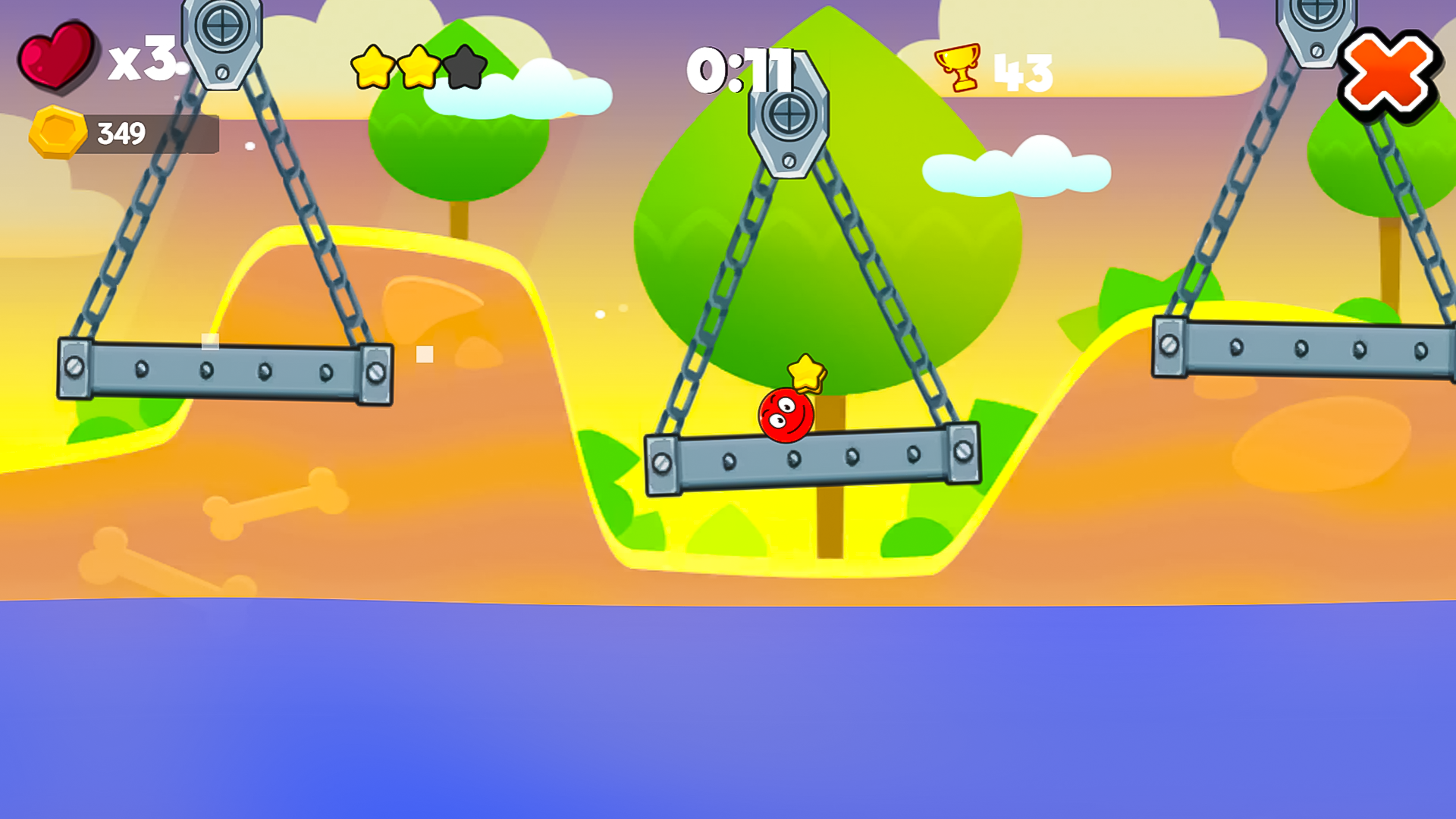Click the 349 coin counter bar
This screenshot has width=1456, height=819.
[121, 132]
